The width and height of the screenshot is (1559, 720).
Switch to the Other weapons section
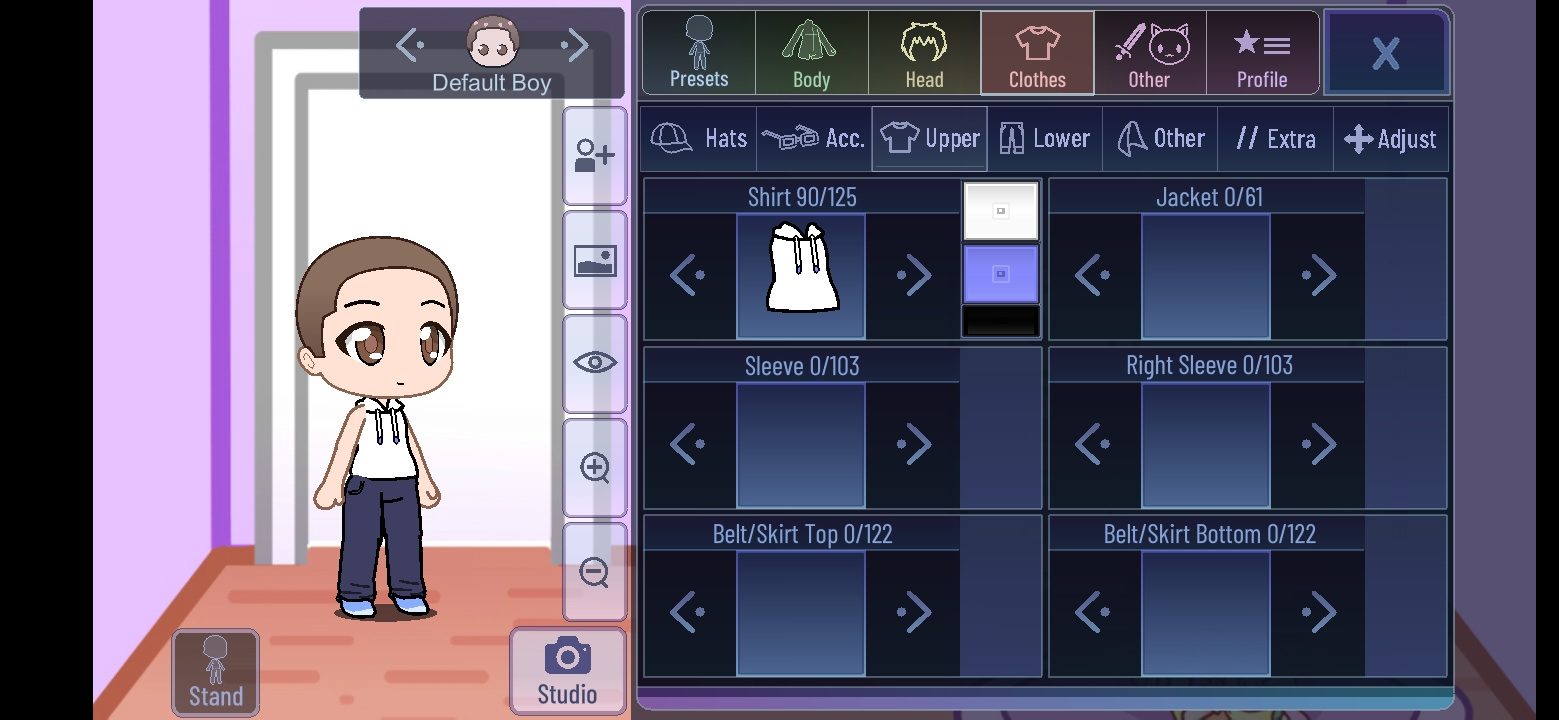(1149, 52)
